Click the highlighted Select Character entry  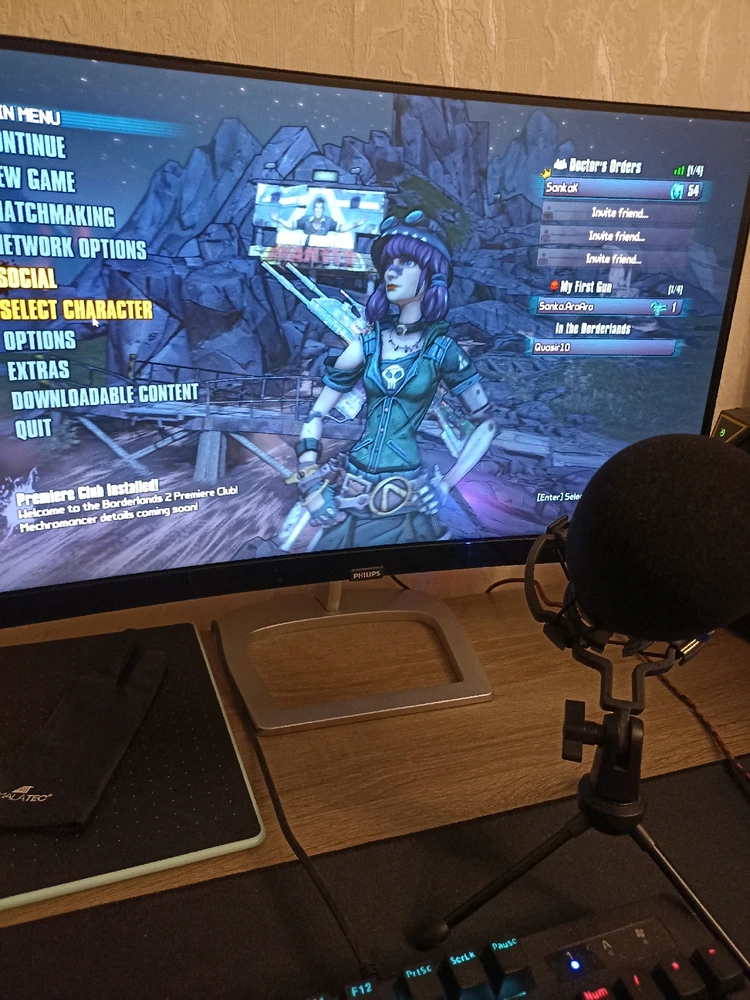[76, 310]
